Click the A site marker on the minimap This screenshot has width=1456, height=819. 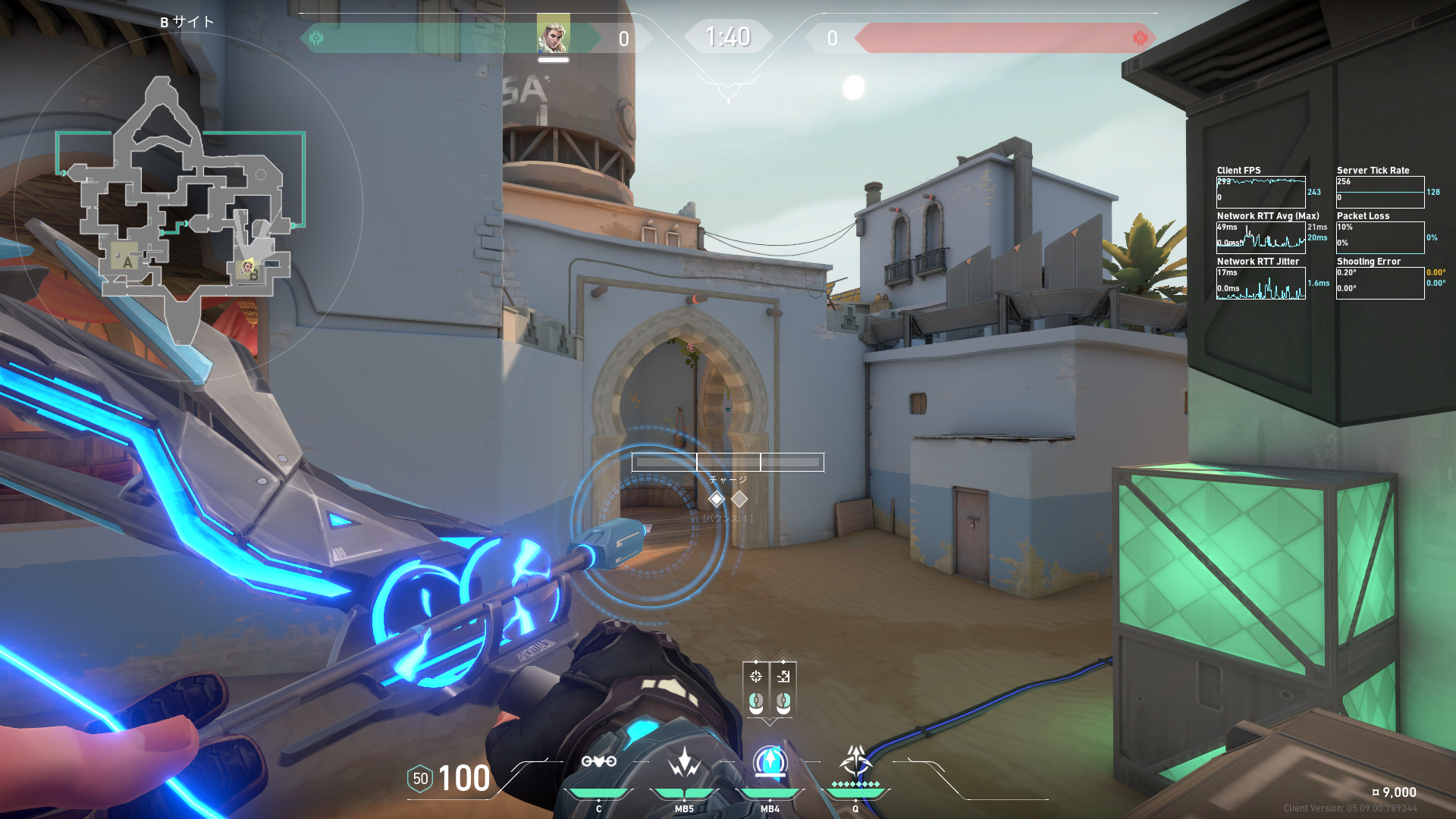click(127, 262)
